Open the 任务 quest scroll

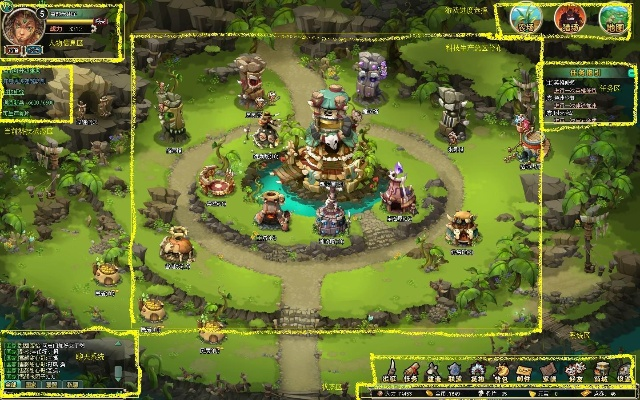click(411, 371)
